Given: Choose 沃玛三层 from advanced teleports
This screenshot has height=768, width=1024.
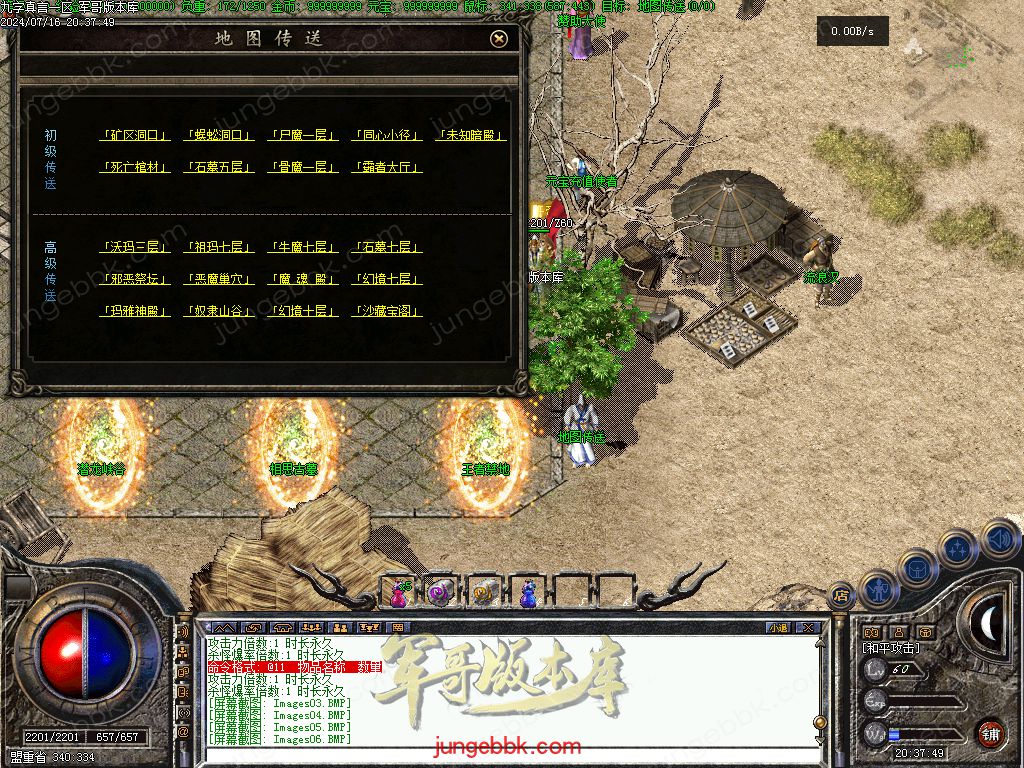Looking at the screenshot, I should click(x=136, y=247).
